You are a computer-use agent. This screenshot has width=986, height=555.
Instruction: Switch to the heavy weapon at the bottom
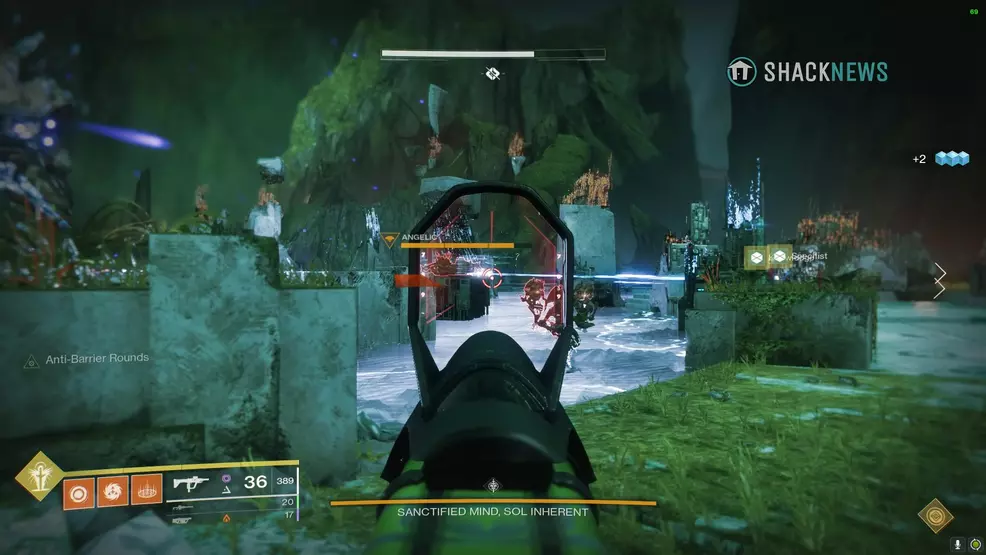pyautogui.click(x=185, y=518)
